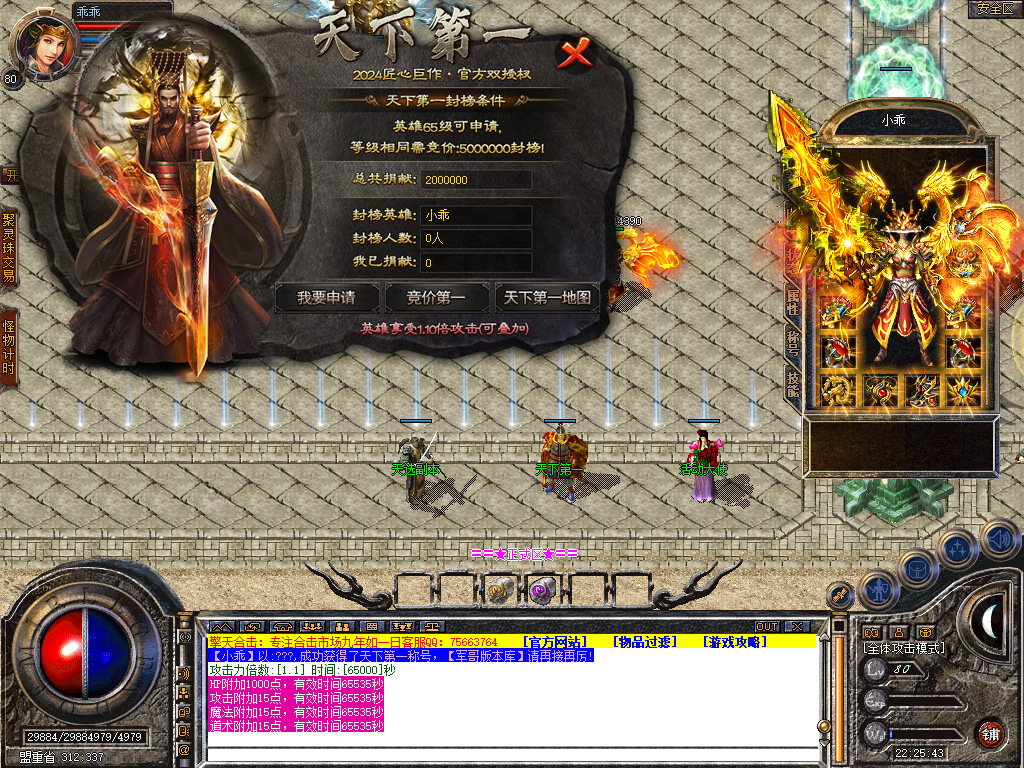Open the 天下第一地图 map button
The width and height of the screenshot is (1024, 768).
tap(547, 297)
